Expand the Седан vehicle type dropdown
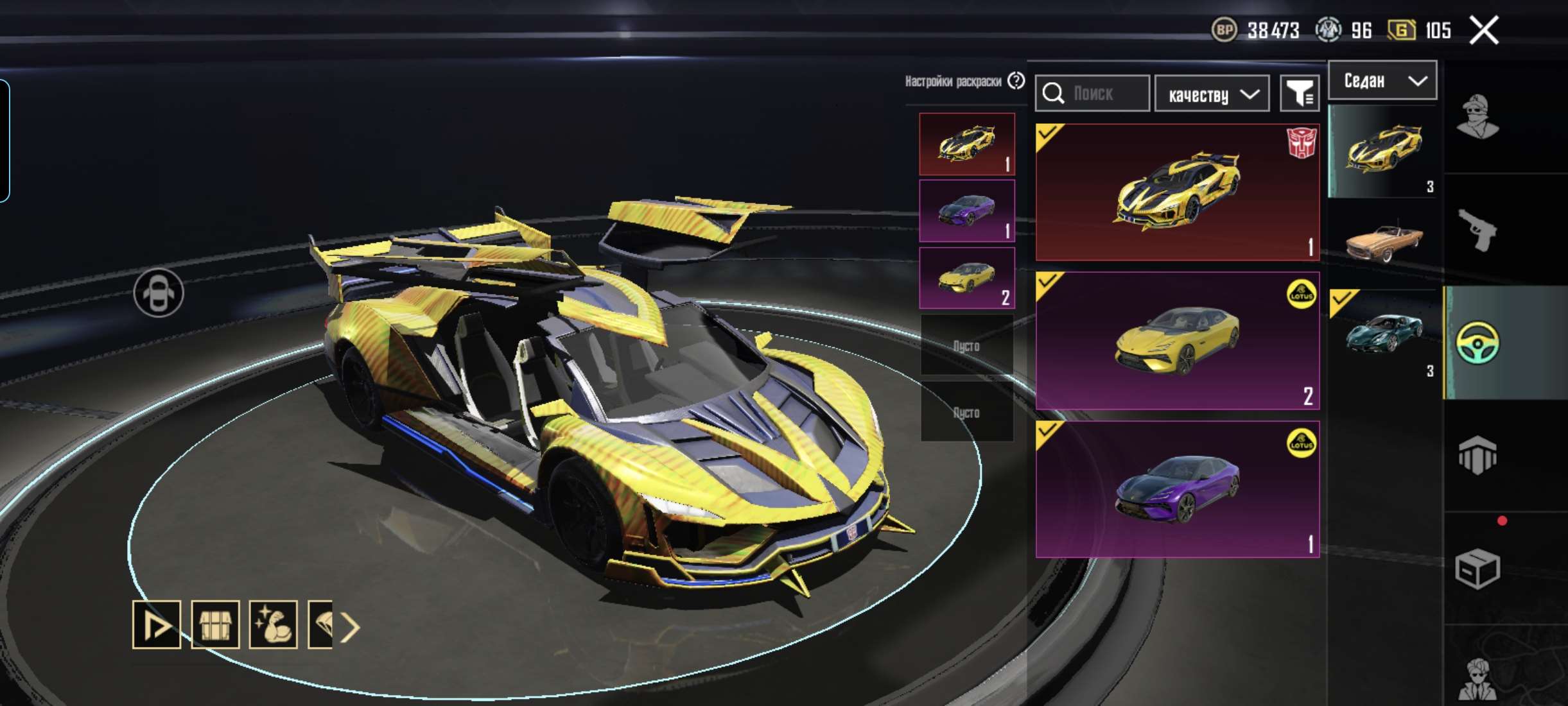This screenshot has width=1568, height=706. (x=1382, y=81)
